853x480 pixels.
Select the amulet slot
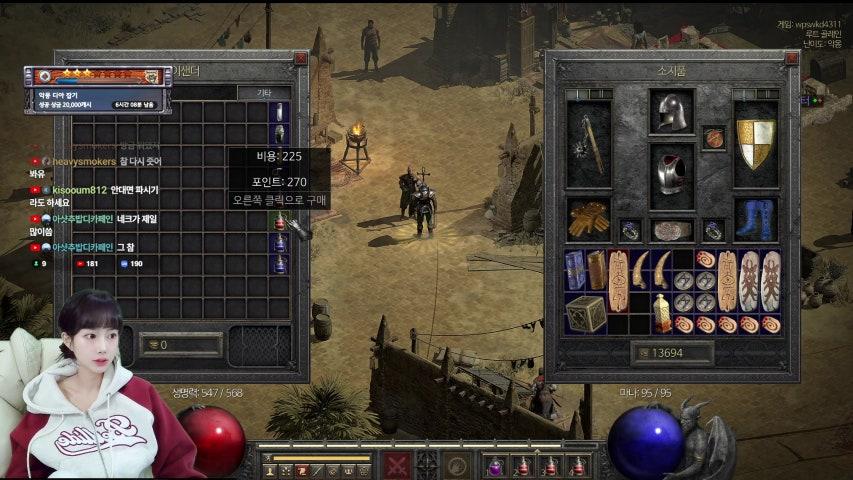[713, 138]
